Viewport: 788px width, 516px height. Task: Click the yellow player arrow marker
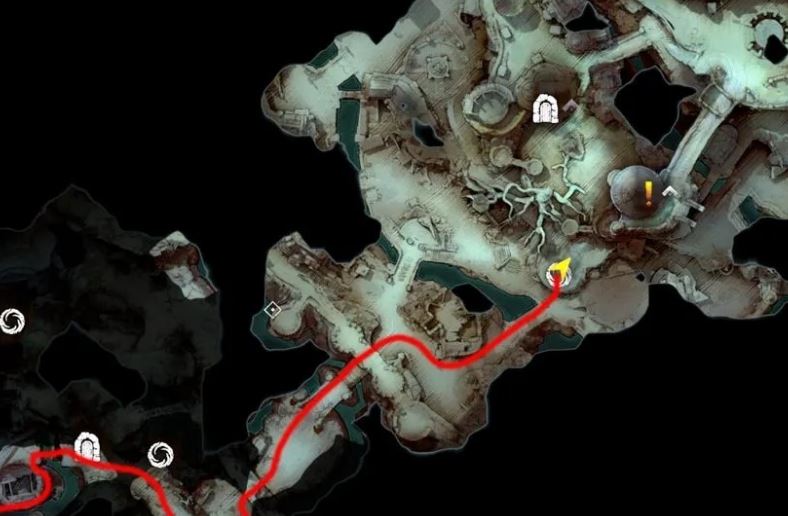560,268
